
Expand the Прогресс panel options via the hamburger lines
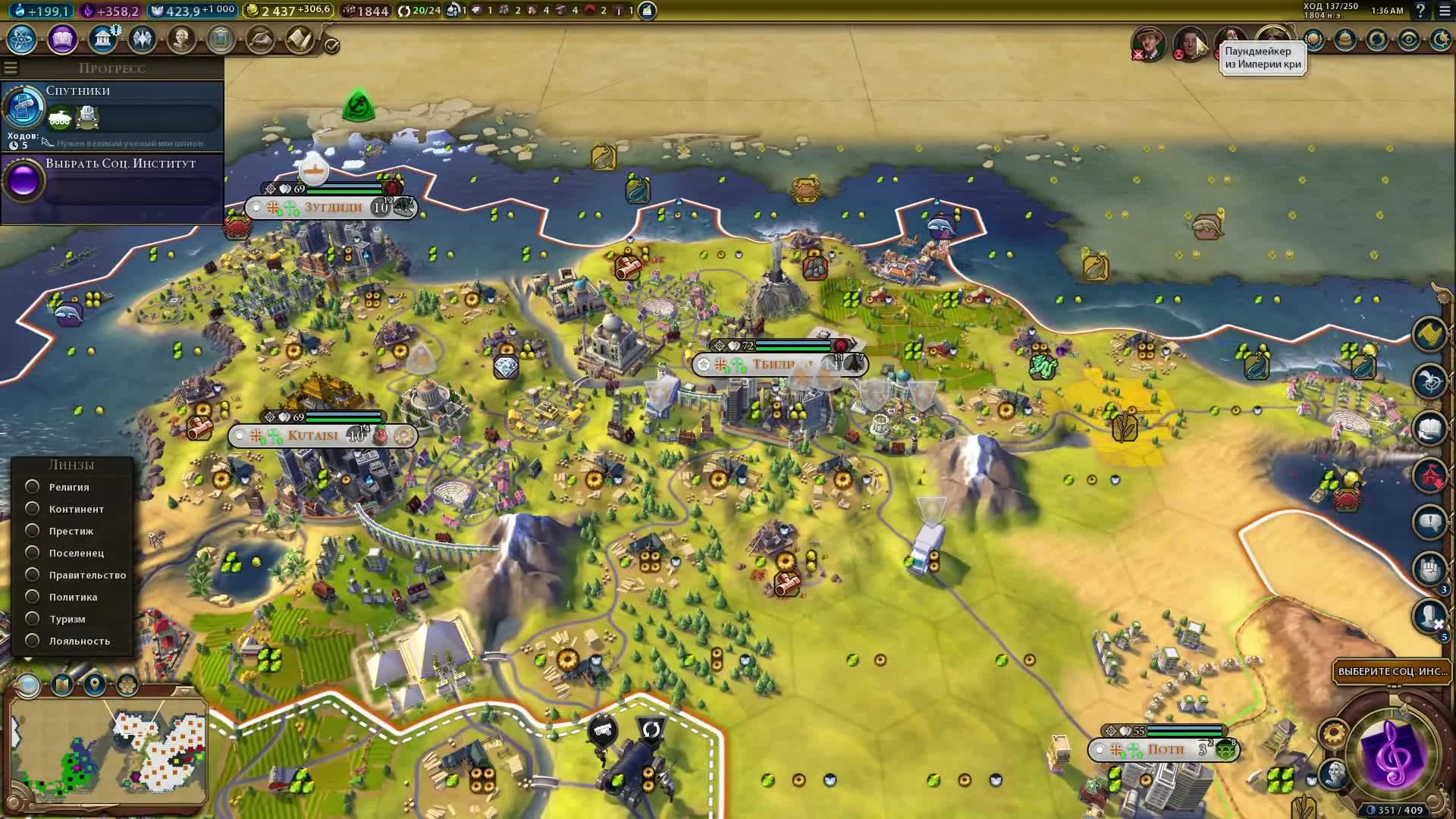pos(10,67)
